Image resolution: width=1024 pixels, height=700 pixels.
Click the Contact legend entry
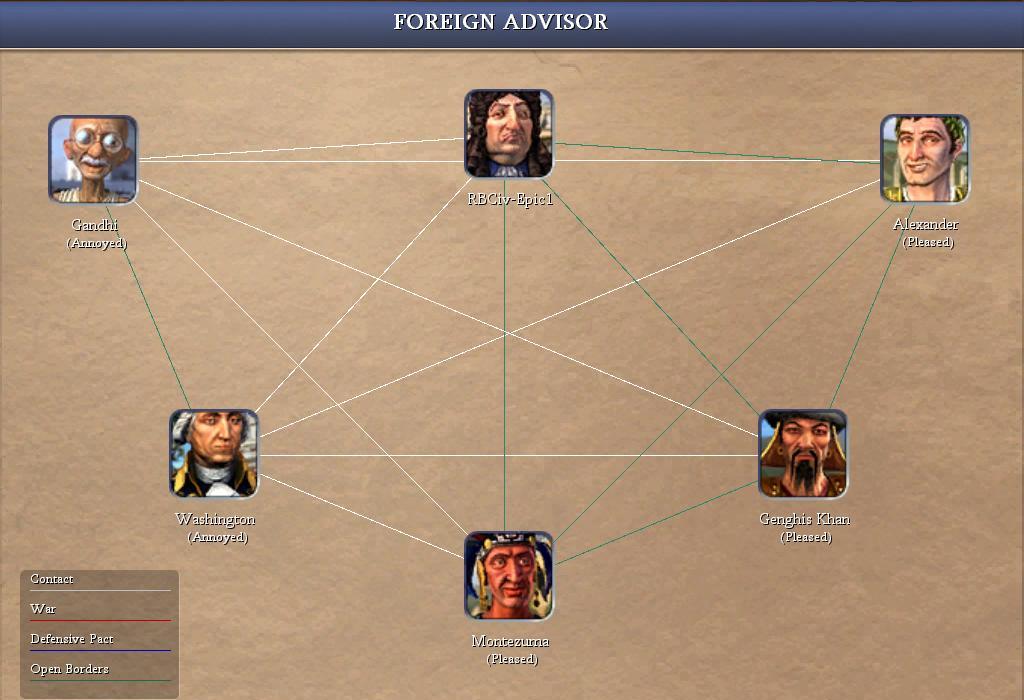pyautogui.click(x=52, y=580)
